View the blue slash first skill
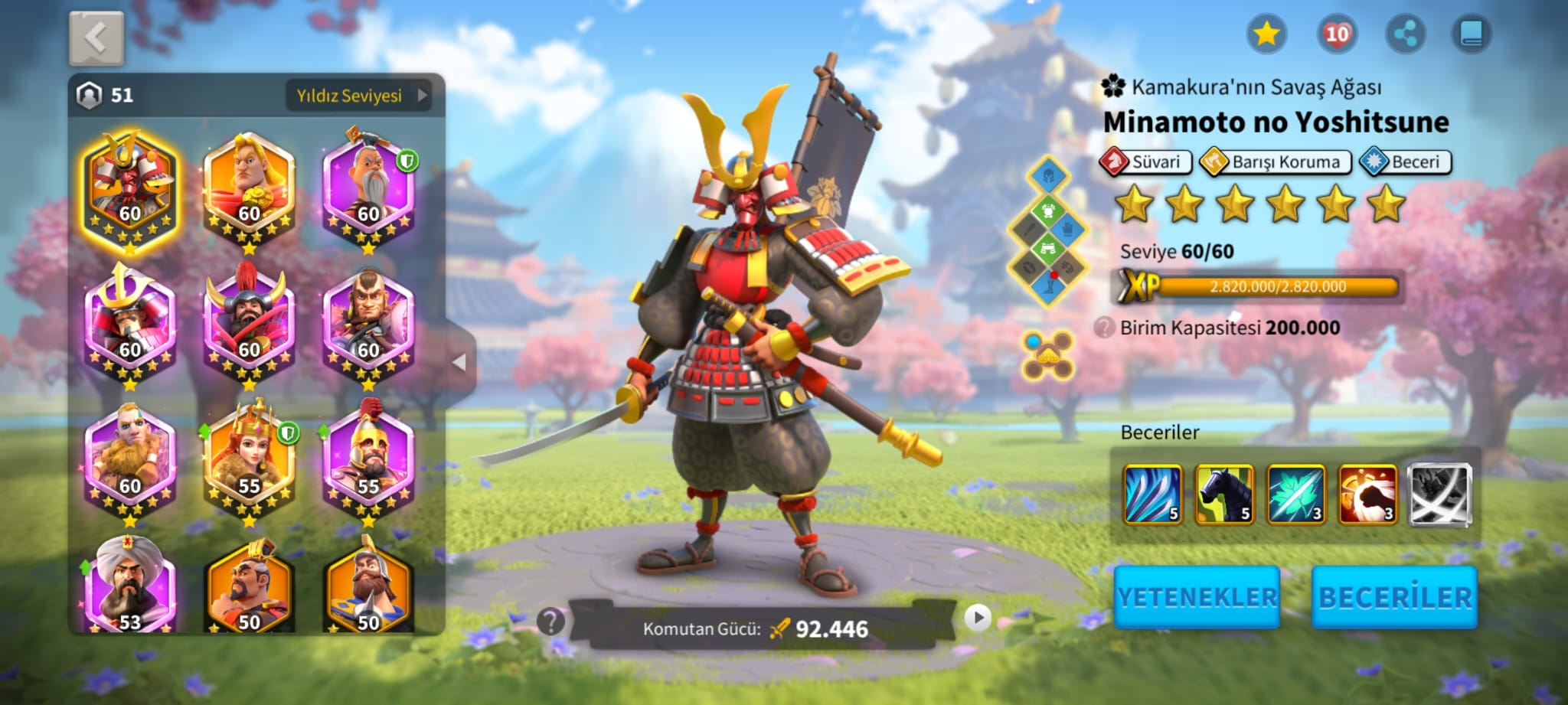The height and width of the screenshot is (705, 1568). (x=1152, y=494)
